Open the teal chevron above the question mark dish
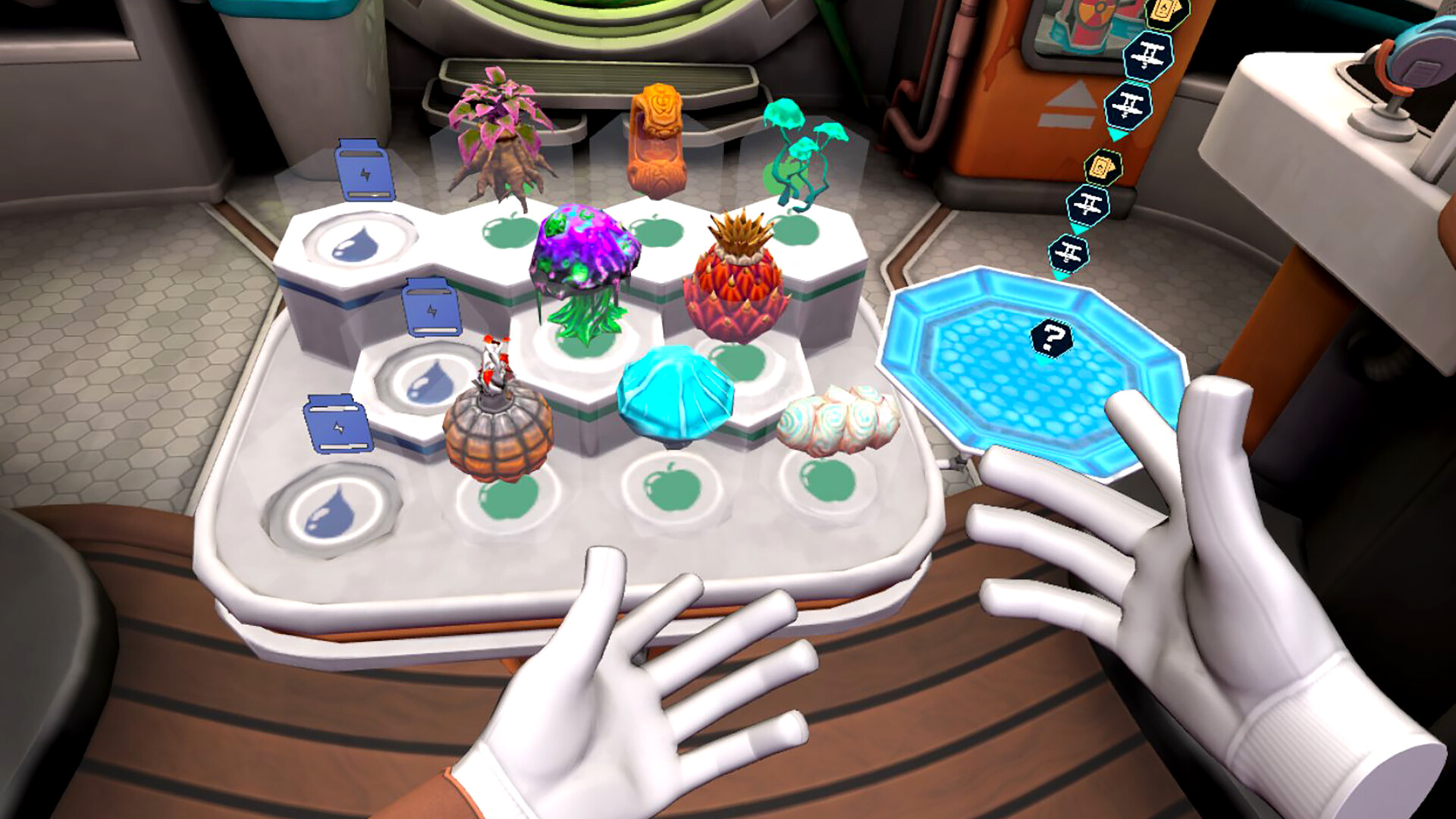 click(1062, 275)
